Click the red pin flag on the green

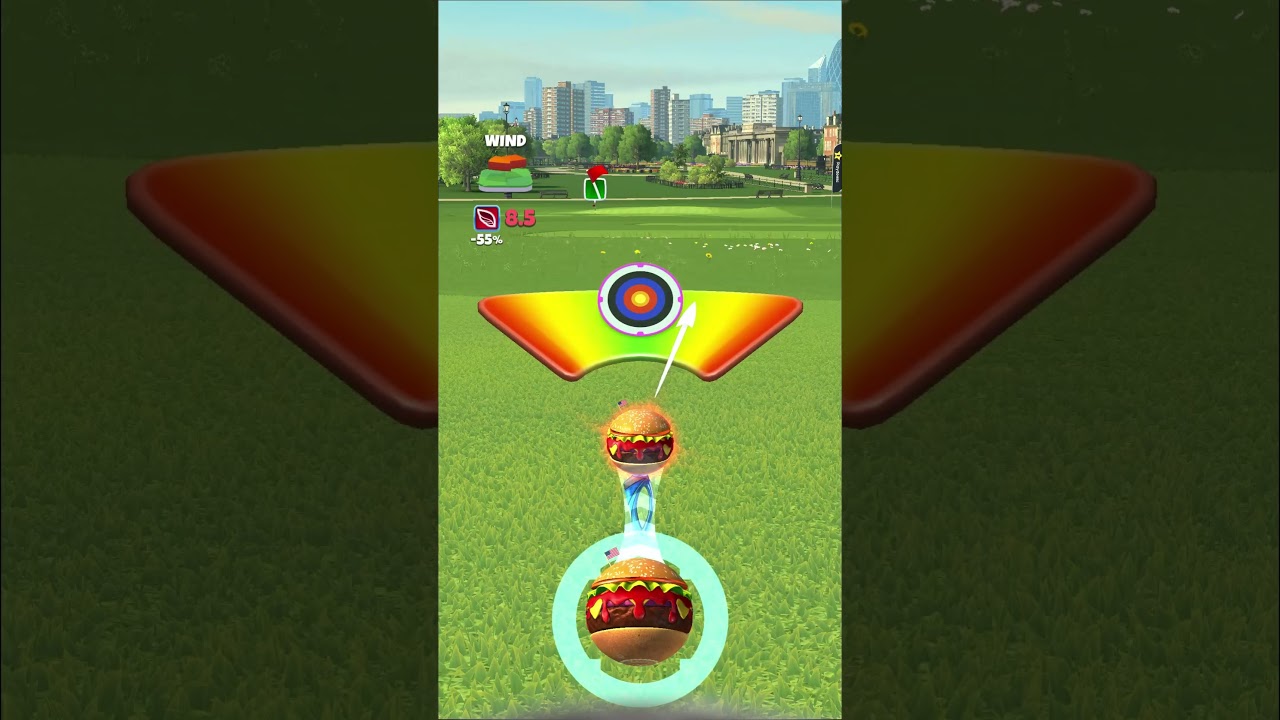pos(596,172)
